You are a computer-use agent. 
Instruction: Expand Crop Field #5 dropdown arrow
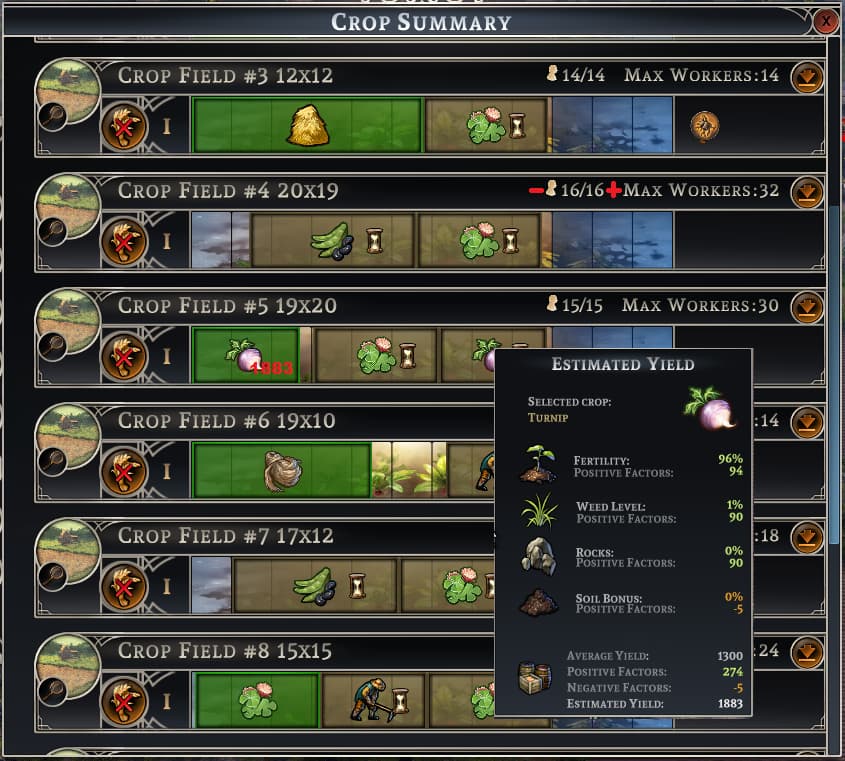click(x=807, y=307)
